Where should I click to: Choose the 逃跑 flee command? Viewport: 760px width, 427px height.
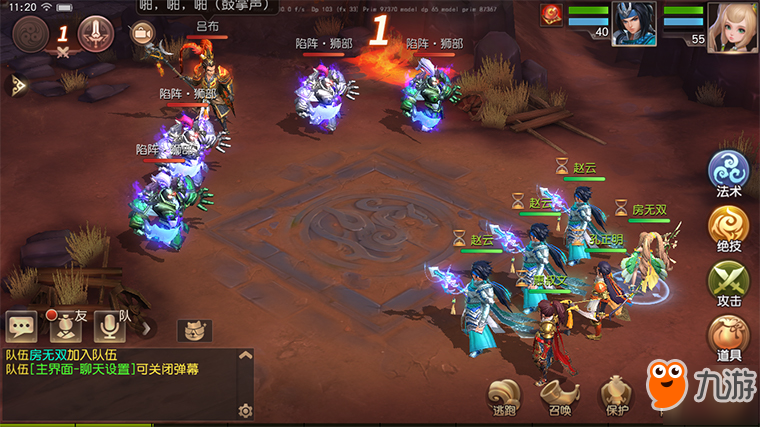[x=504, y=393]
